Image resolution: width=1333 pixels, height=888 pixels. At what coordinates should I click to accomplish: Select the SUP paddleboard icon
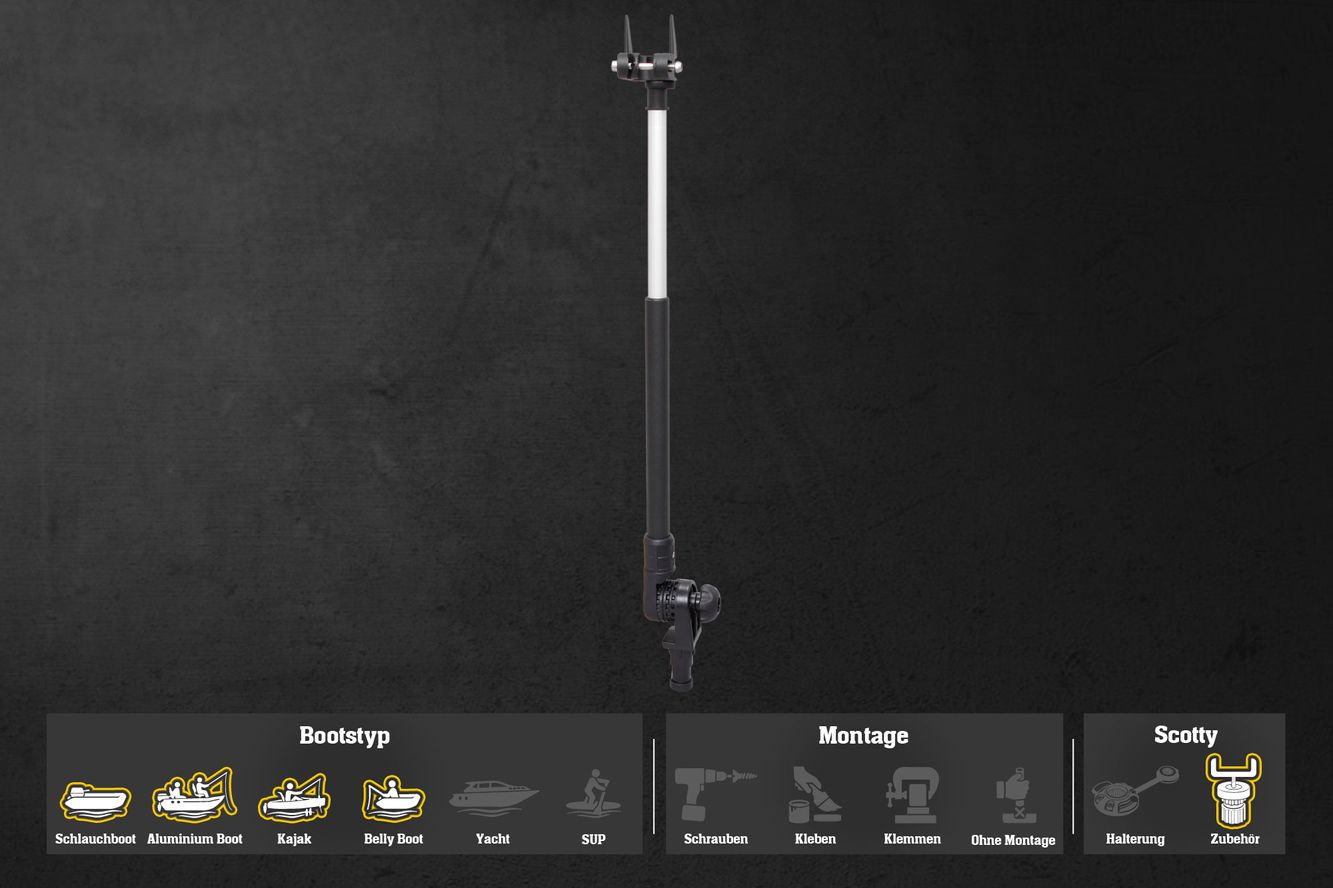(x=593, y=795)
